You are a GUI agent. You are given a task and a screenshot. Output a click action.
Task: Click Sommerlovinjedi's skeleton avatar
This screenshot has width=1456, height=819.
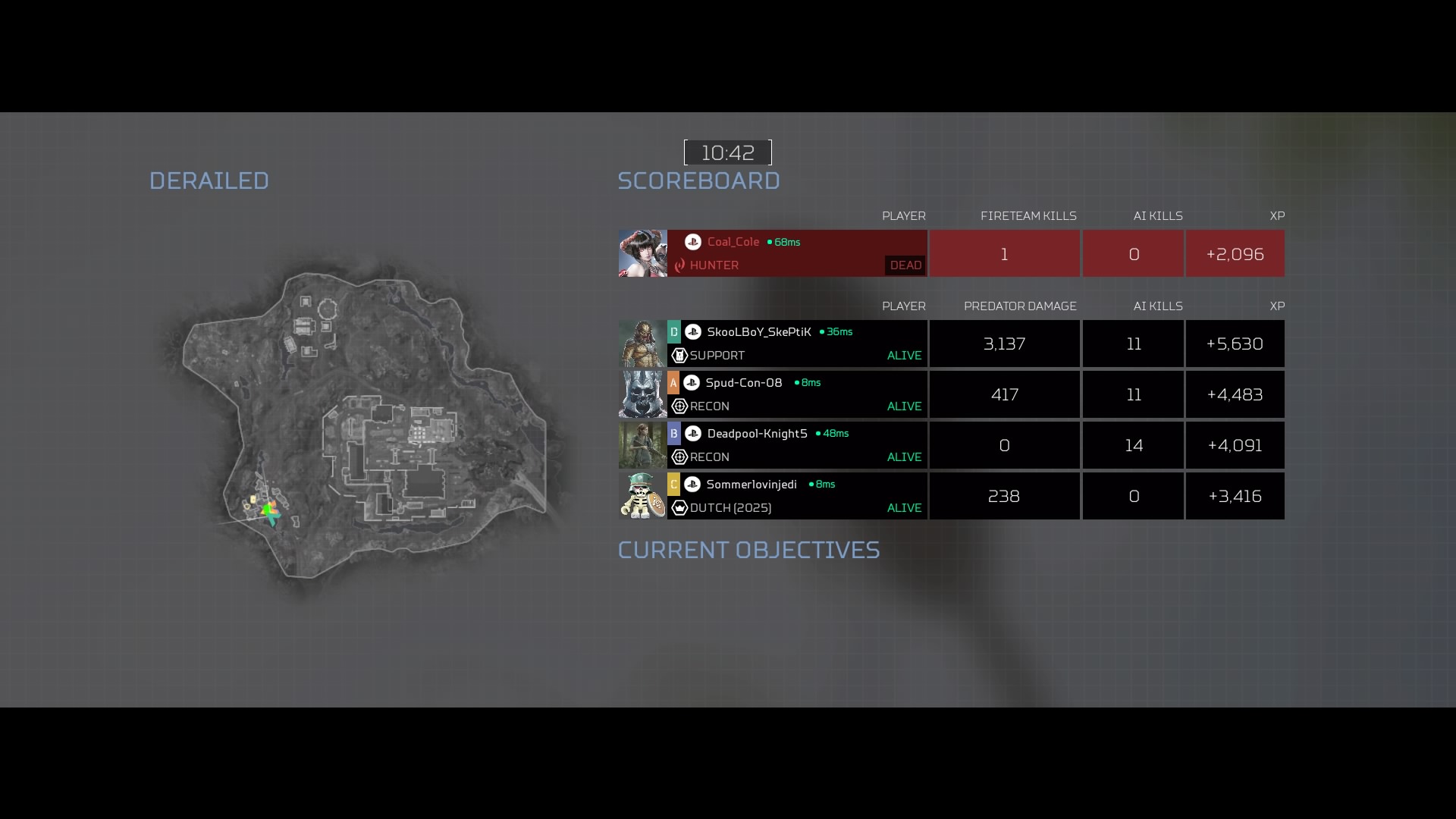pos(642,496)
